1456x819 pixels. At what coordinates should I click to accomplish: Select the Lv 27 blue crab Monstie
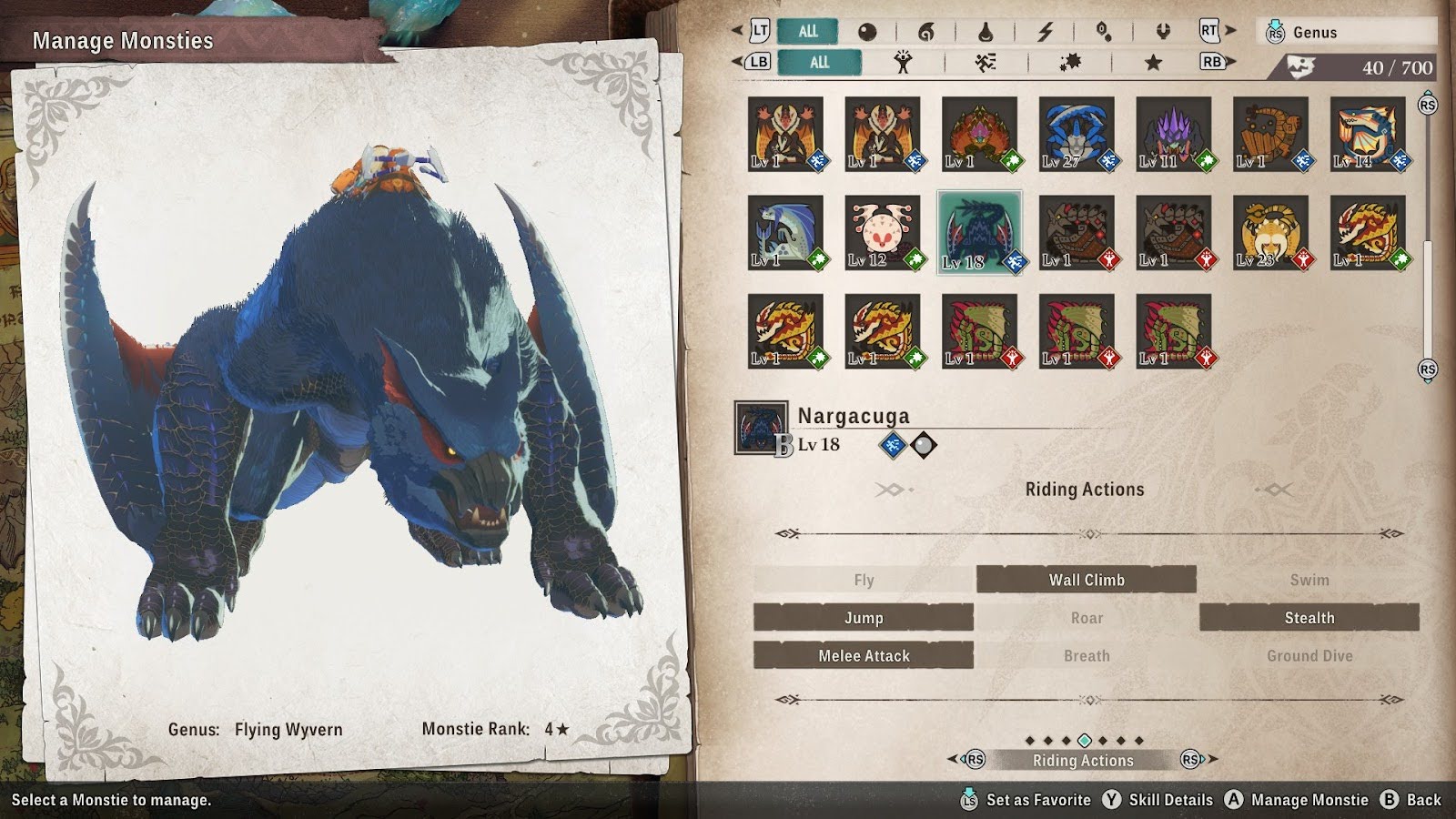1077,135
